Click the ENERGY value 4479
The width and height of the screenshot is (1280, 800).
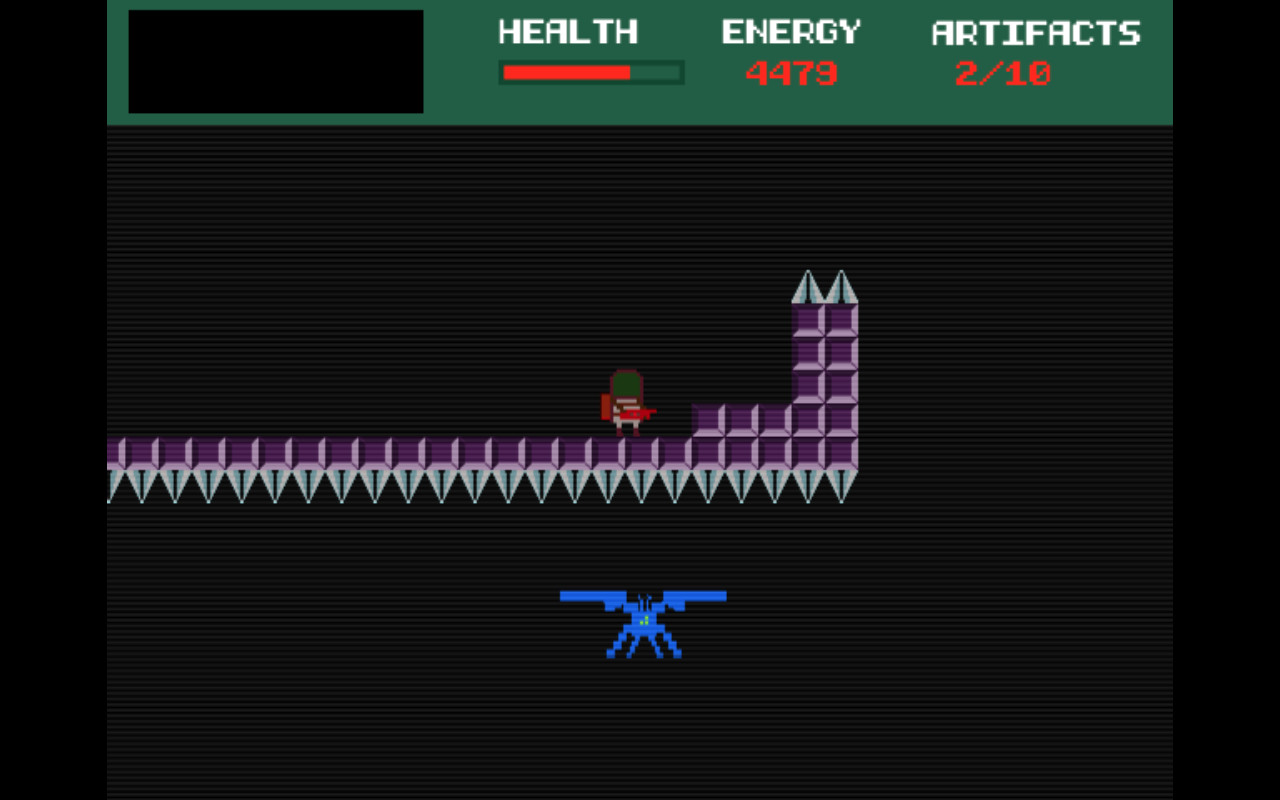[x=794, y=72]
